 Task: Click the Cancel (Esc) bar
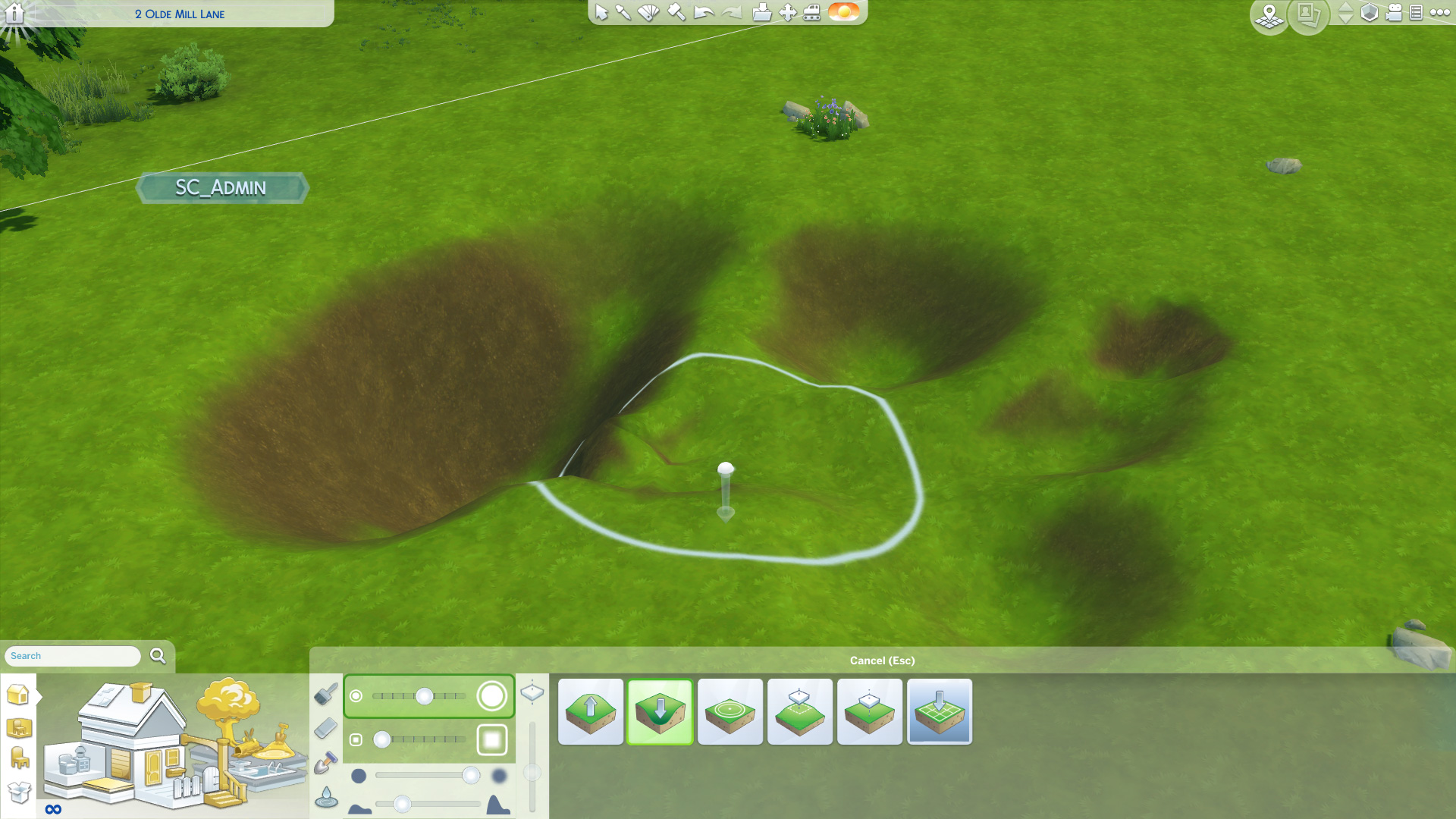click(x=882, y=661)
